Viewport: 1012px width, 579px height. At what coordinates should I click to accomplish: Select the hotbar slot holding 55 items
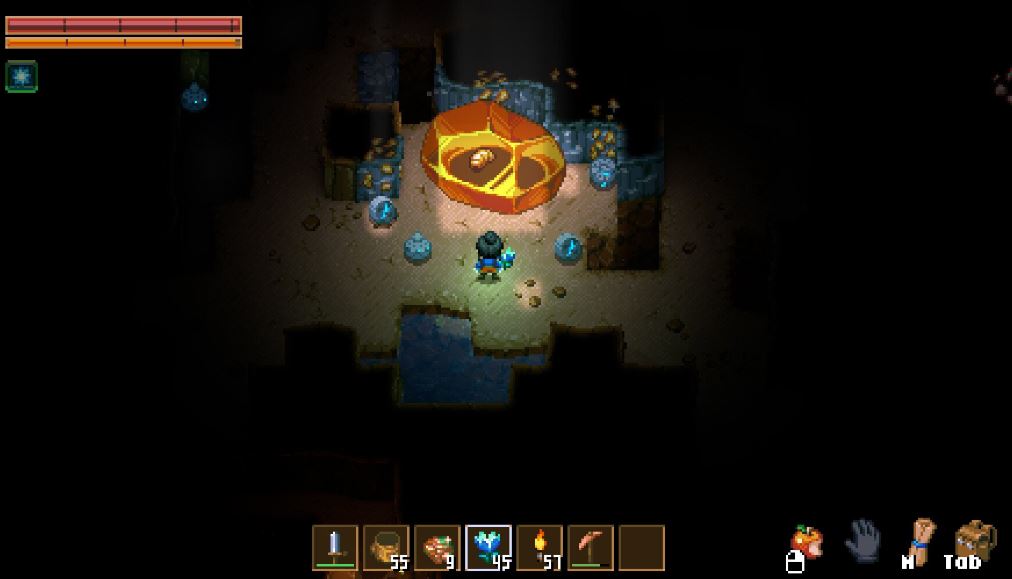pos(386,547)
